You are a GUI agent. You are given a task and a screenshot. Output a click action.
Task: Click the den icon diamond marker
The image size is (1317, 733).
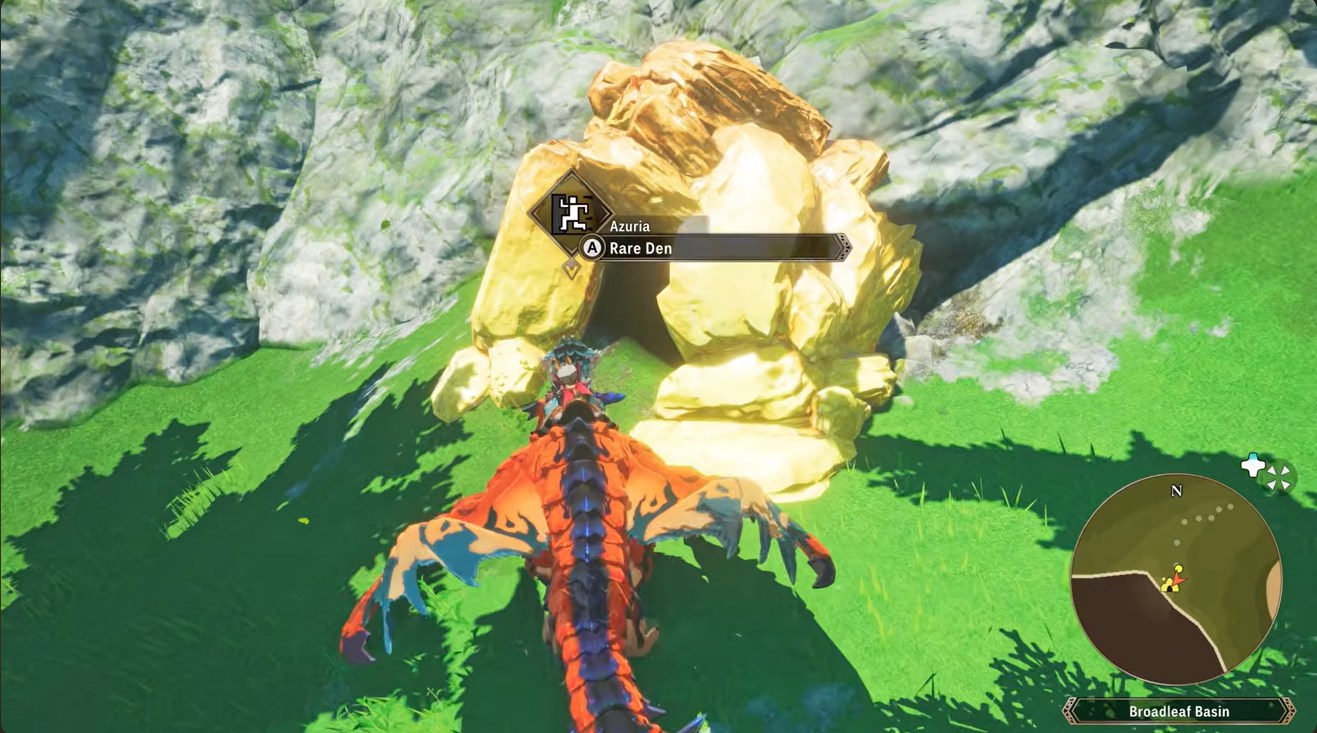tap(570, 212)
